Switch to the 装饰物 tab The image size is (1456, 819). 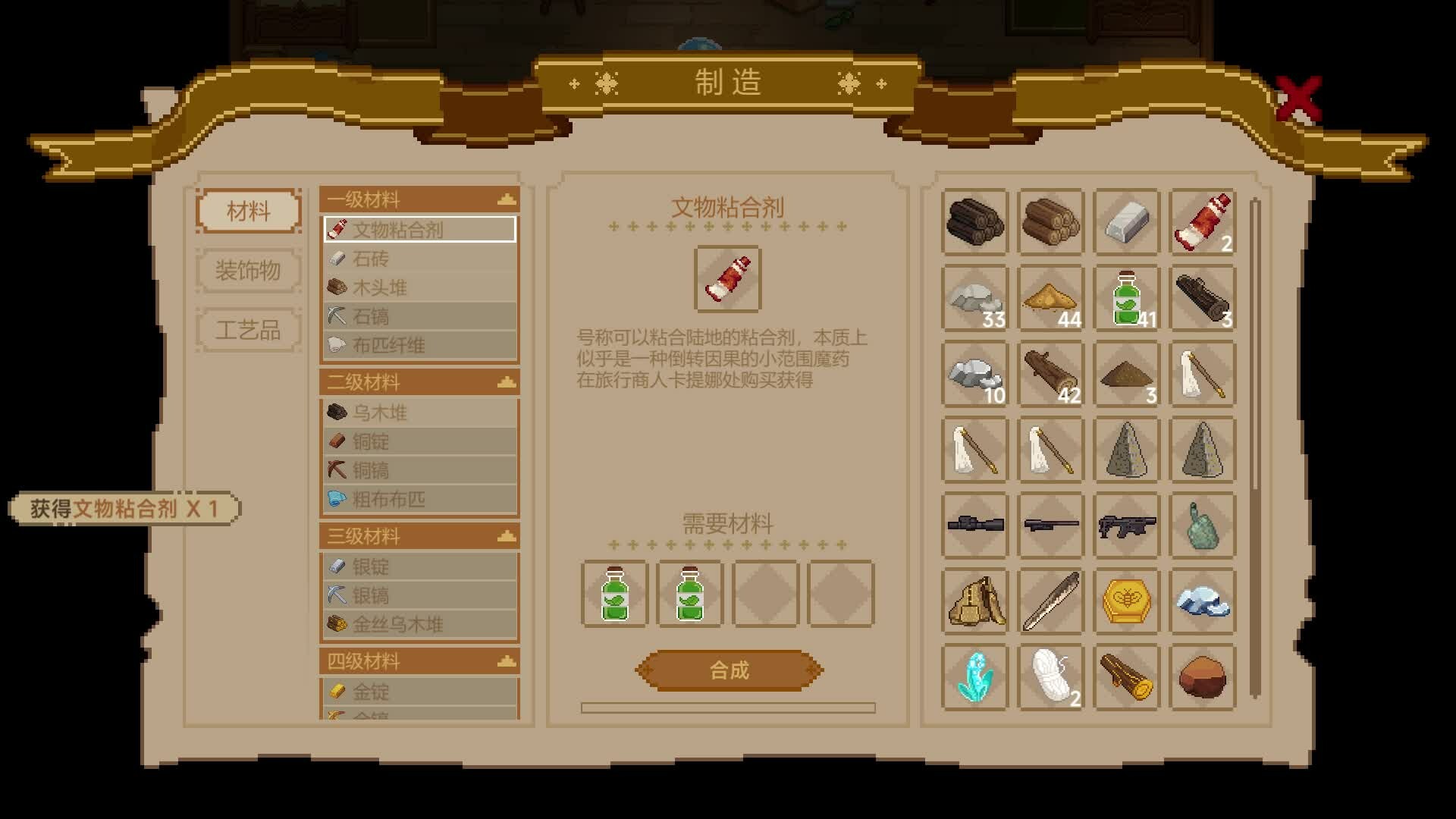(248, 271)
